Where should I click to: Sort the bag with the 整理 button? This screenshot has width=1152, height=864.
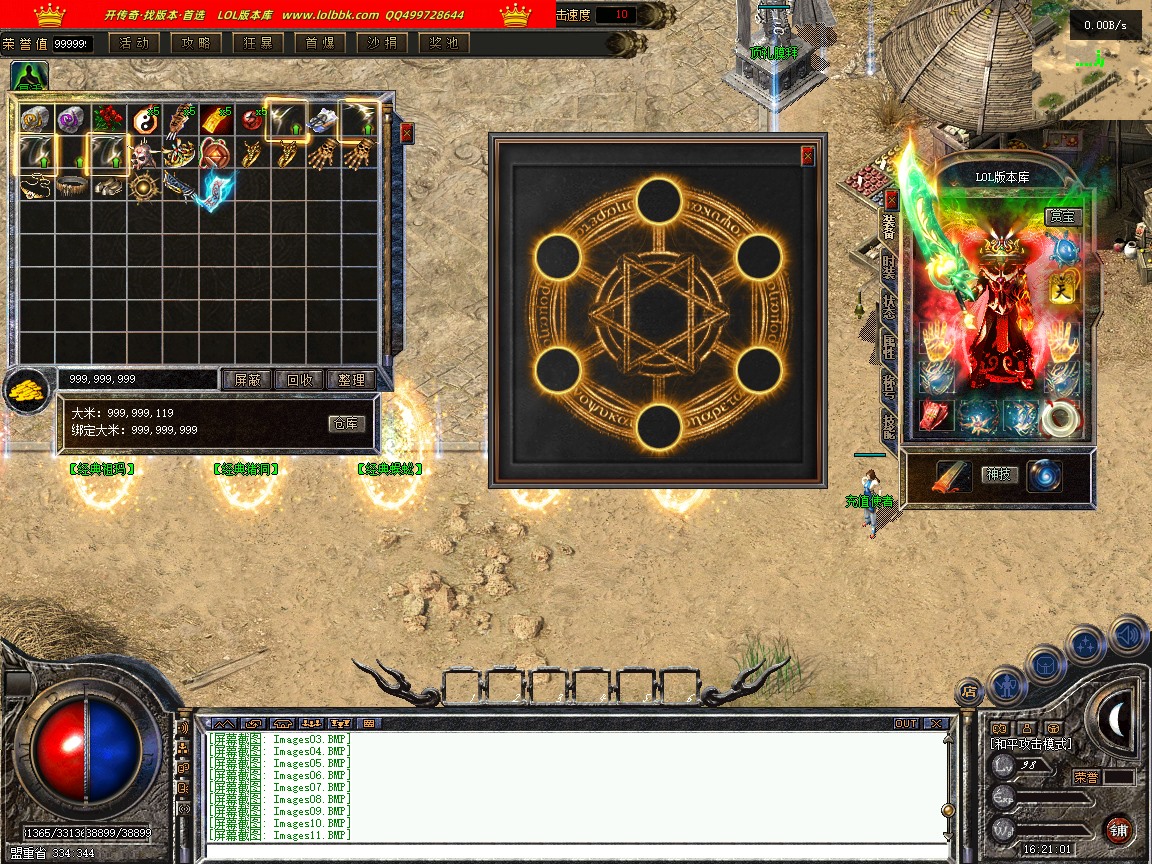pos(351,380)
